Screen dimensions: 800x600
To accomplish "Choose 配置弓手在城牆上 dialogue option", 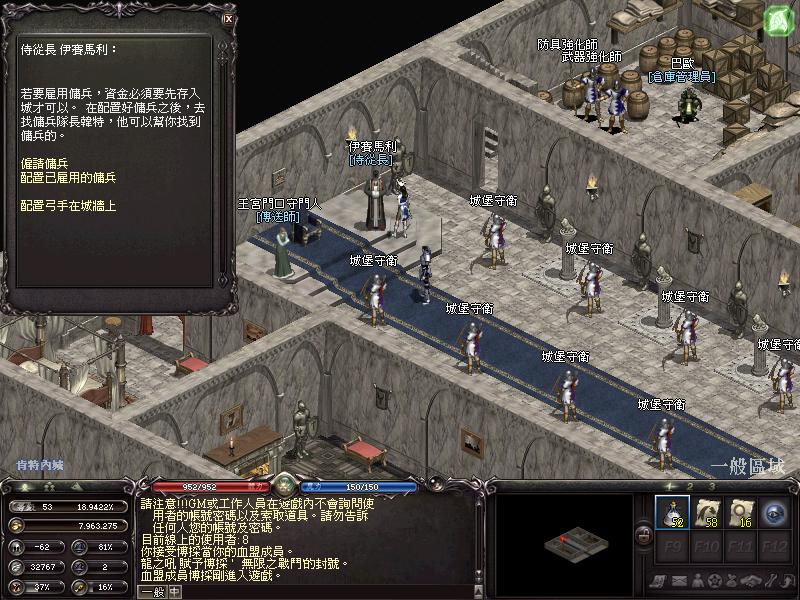I will click(x=68, y=205).
